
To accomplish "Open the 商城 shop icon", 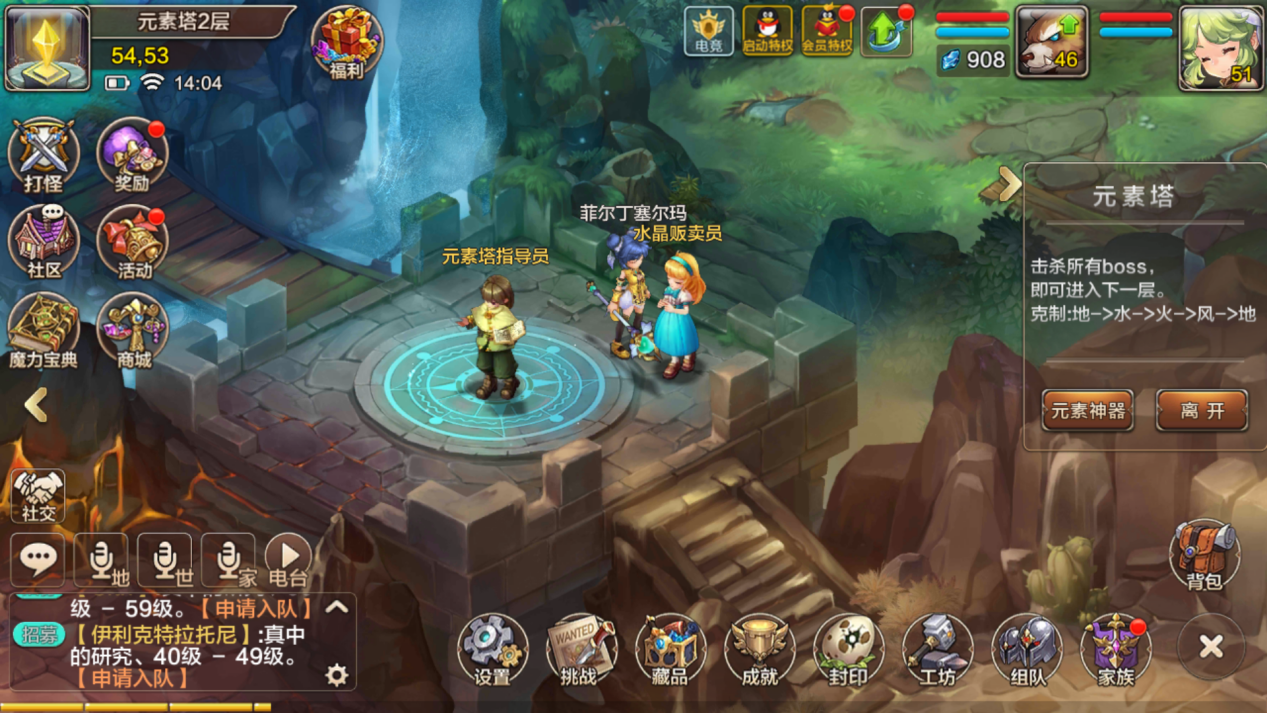I will 133,329.
